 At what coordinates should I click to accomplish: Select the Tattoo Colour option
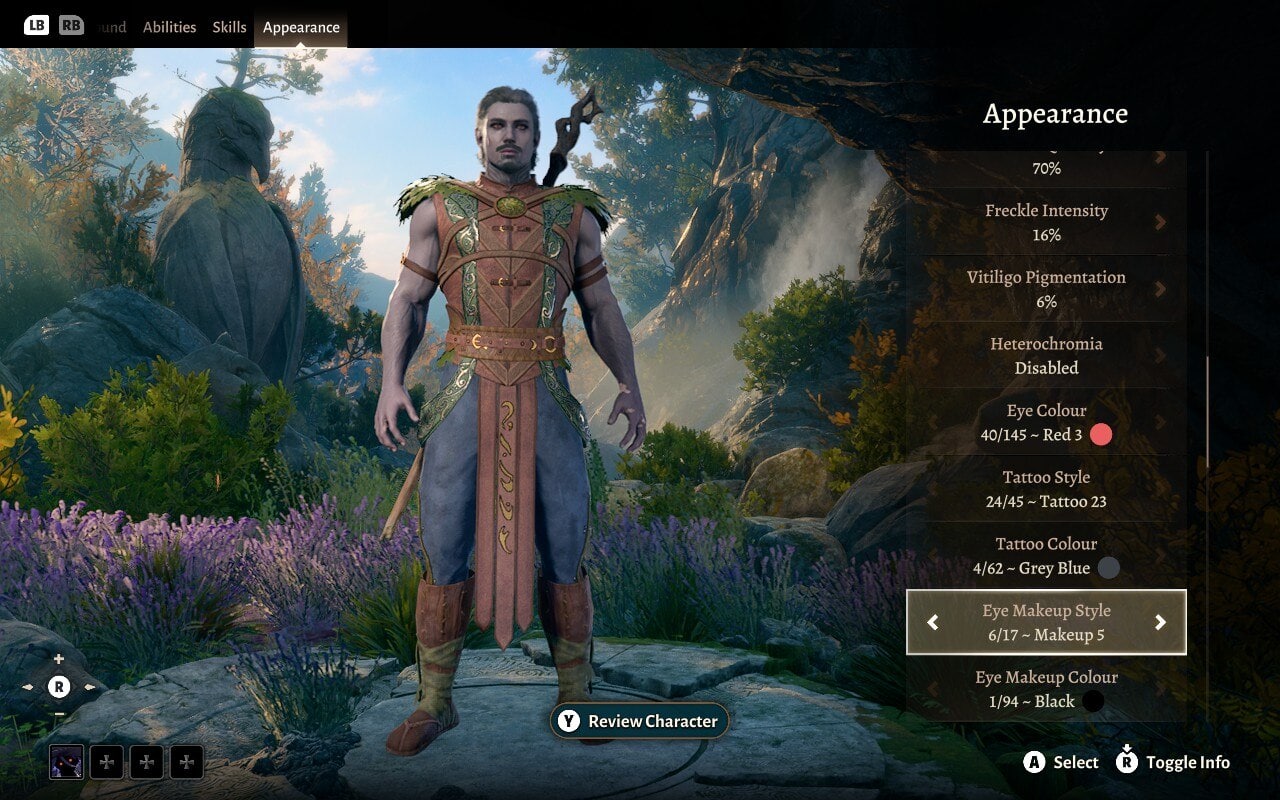click(x=1046, y=556)
